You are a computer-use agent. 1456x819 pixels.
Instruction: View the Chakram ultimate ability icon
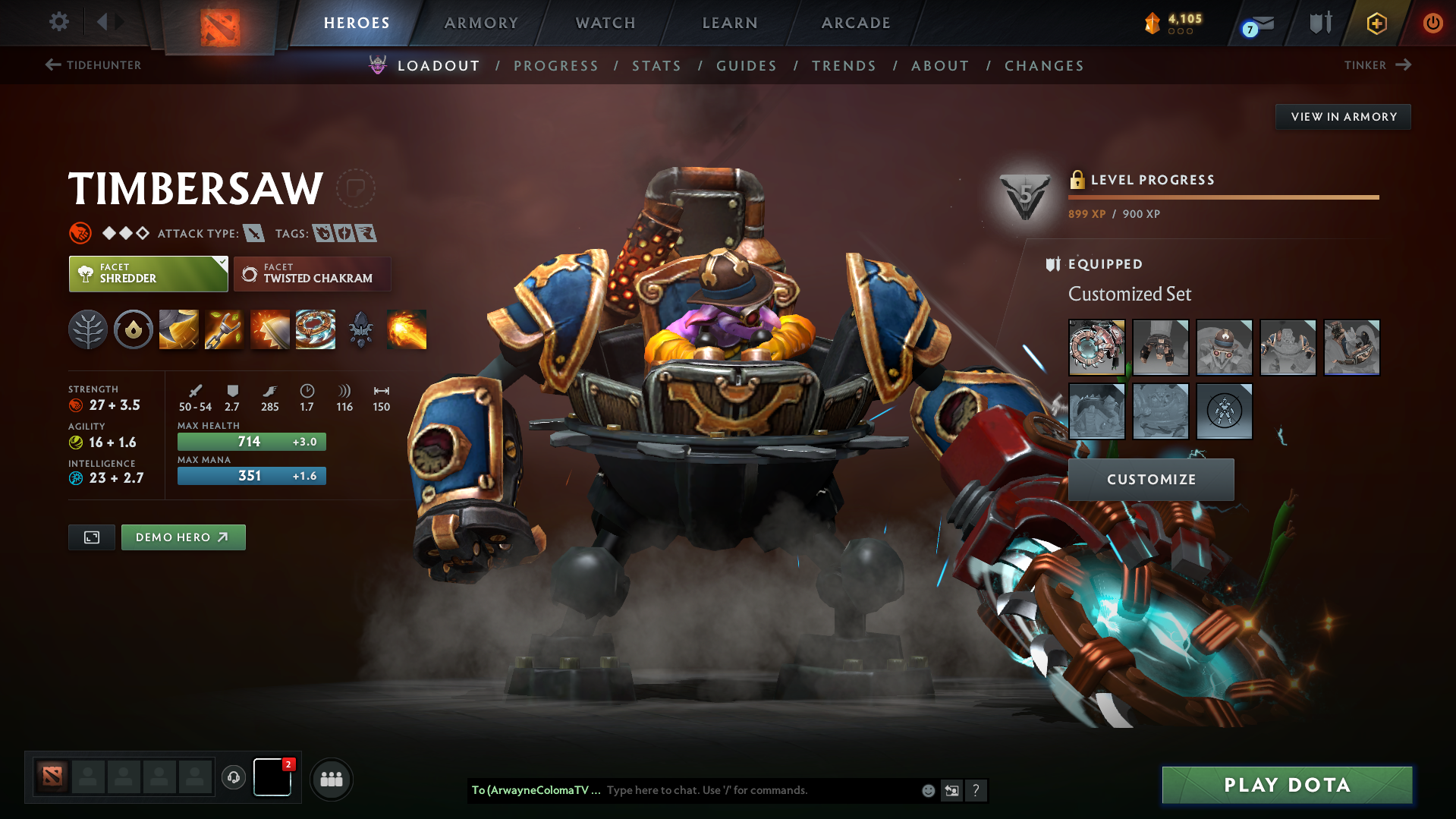coord(315,329)
